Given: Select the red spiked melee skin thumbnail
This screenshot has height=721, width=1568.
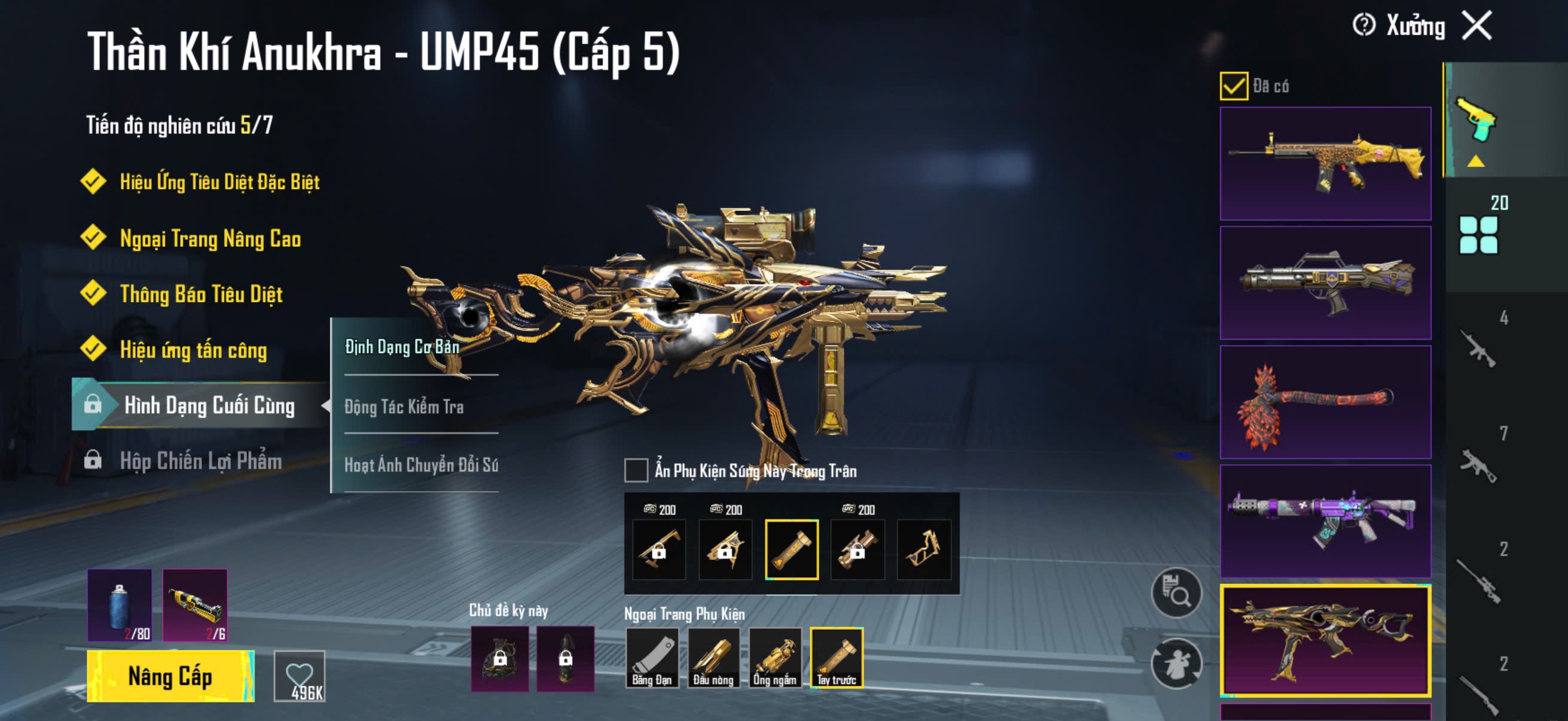Looking at the screenshot, I should [1325, 402].
